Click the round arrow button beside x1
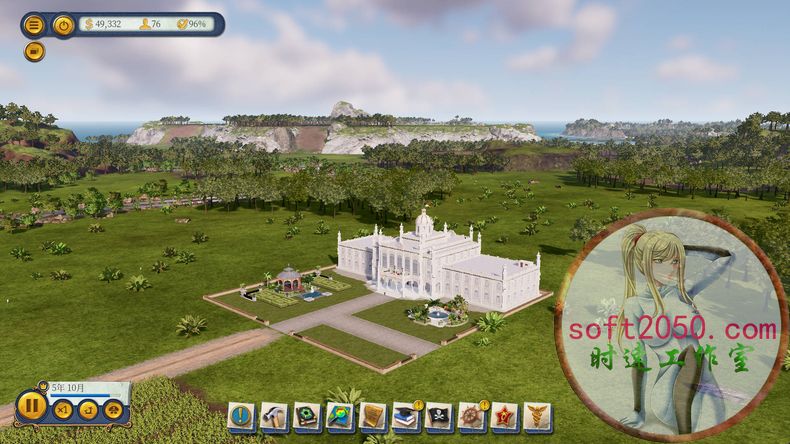This screenshot has height=444, width=790. click(x=88, y=409)
